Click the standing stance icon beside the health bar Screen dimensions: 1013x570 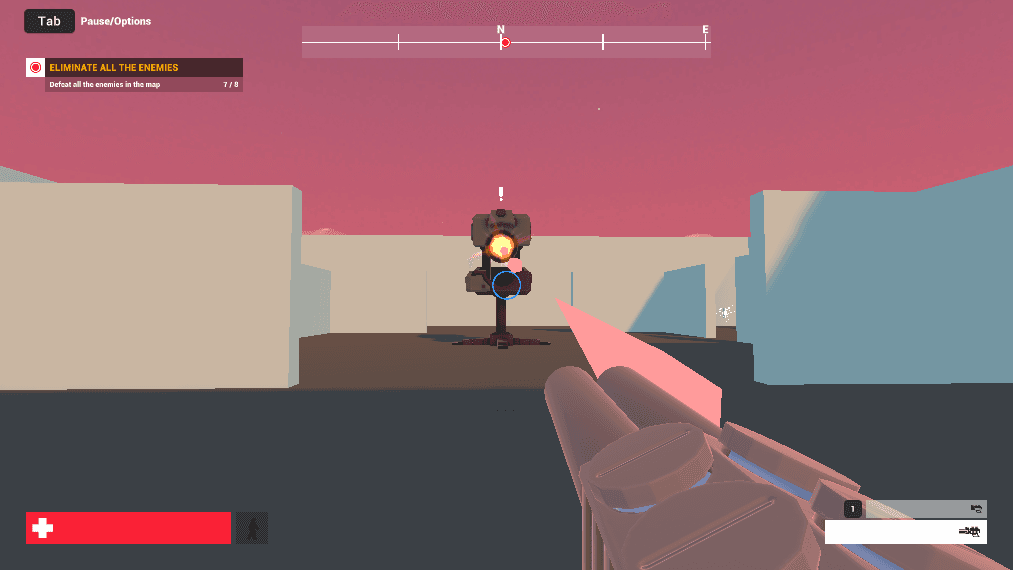pos(251,528)
